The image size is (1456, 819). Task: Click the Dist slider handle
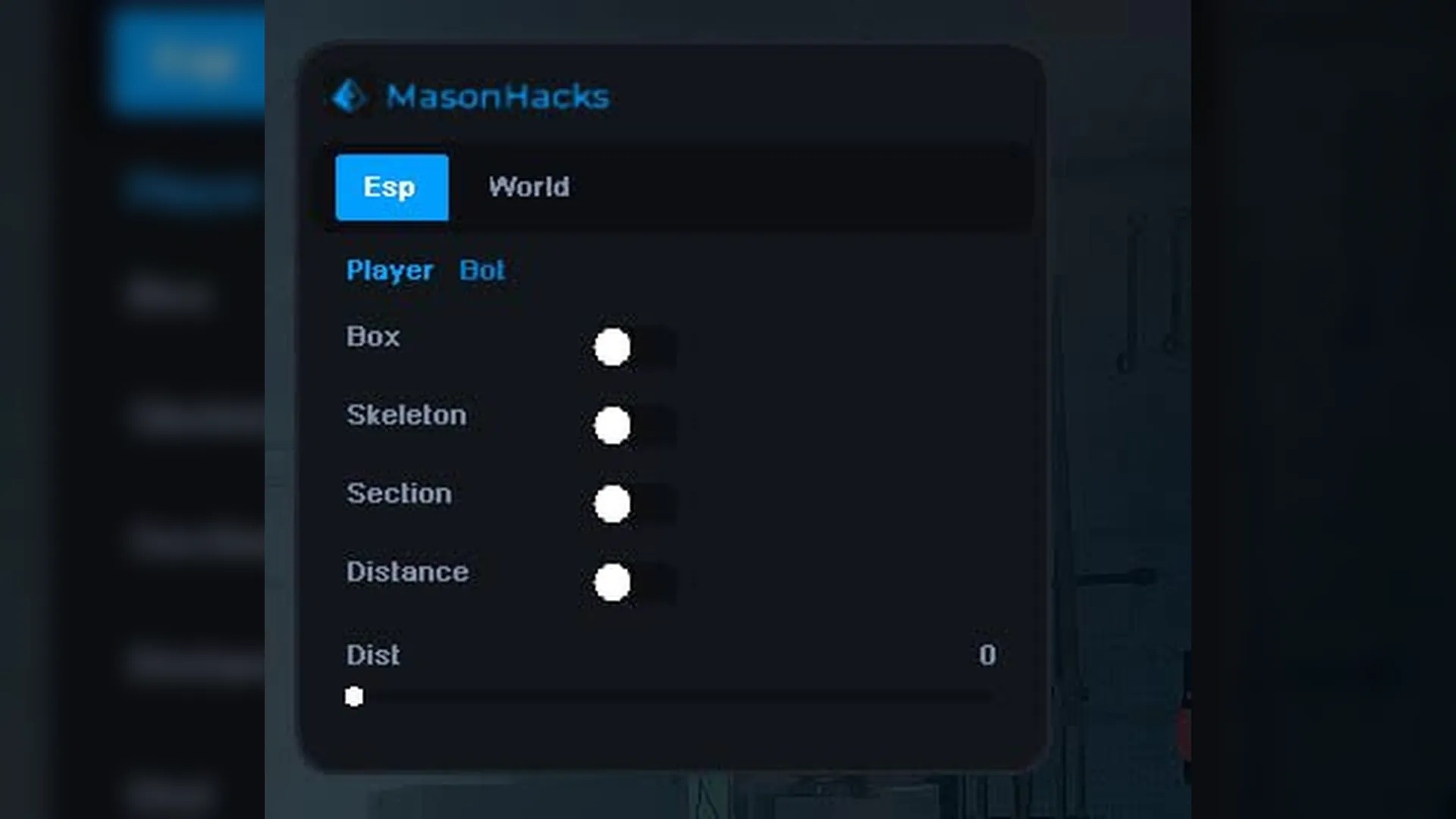pyautogui.click(x=354, y=696)
